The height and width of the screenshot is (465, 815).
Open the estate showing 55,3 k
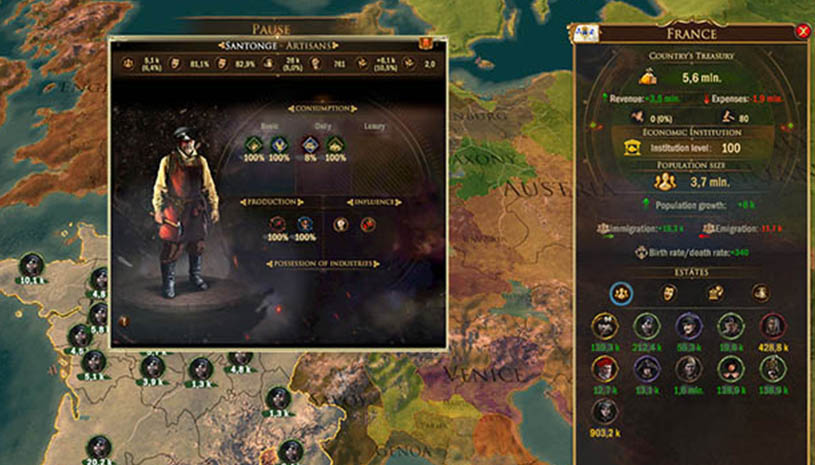click(x=687, y=326)
